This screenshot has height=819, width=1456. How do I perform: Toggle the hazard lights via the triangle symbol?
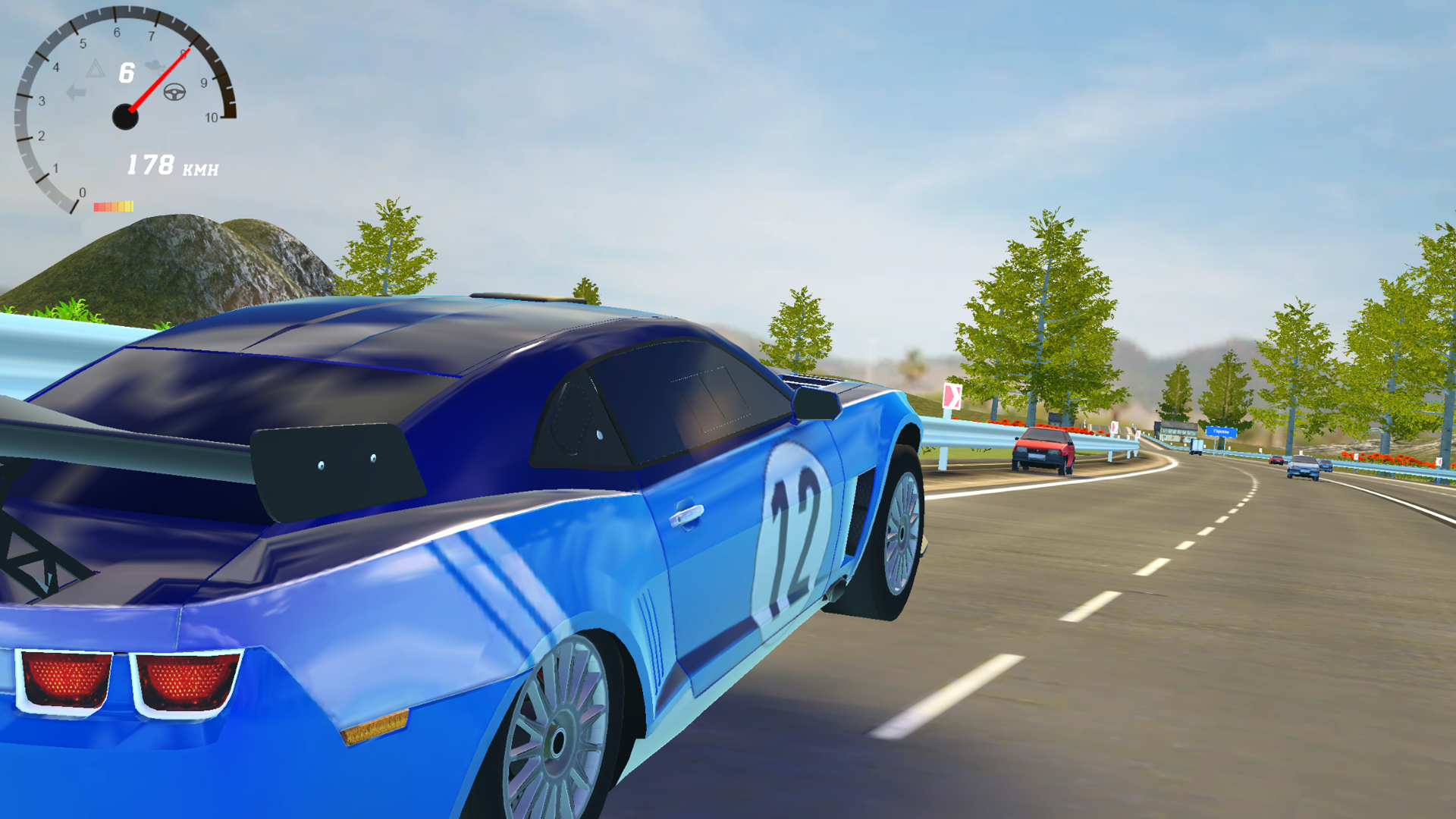click(x=96, y=70)
